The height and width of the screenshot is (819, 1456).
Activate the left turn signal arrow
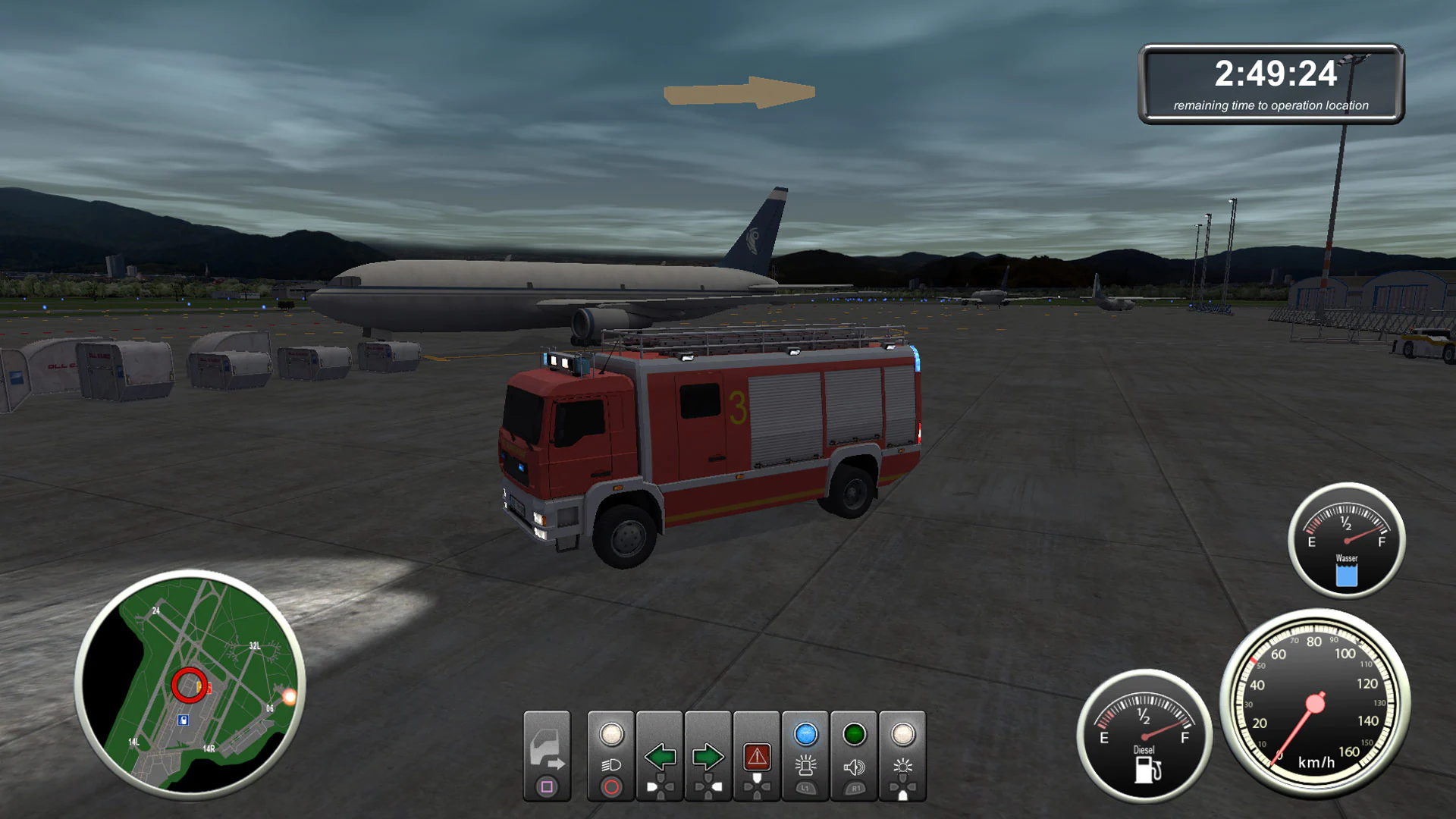659,755
